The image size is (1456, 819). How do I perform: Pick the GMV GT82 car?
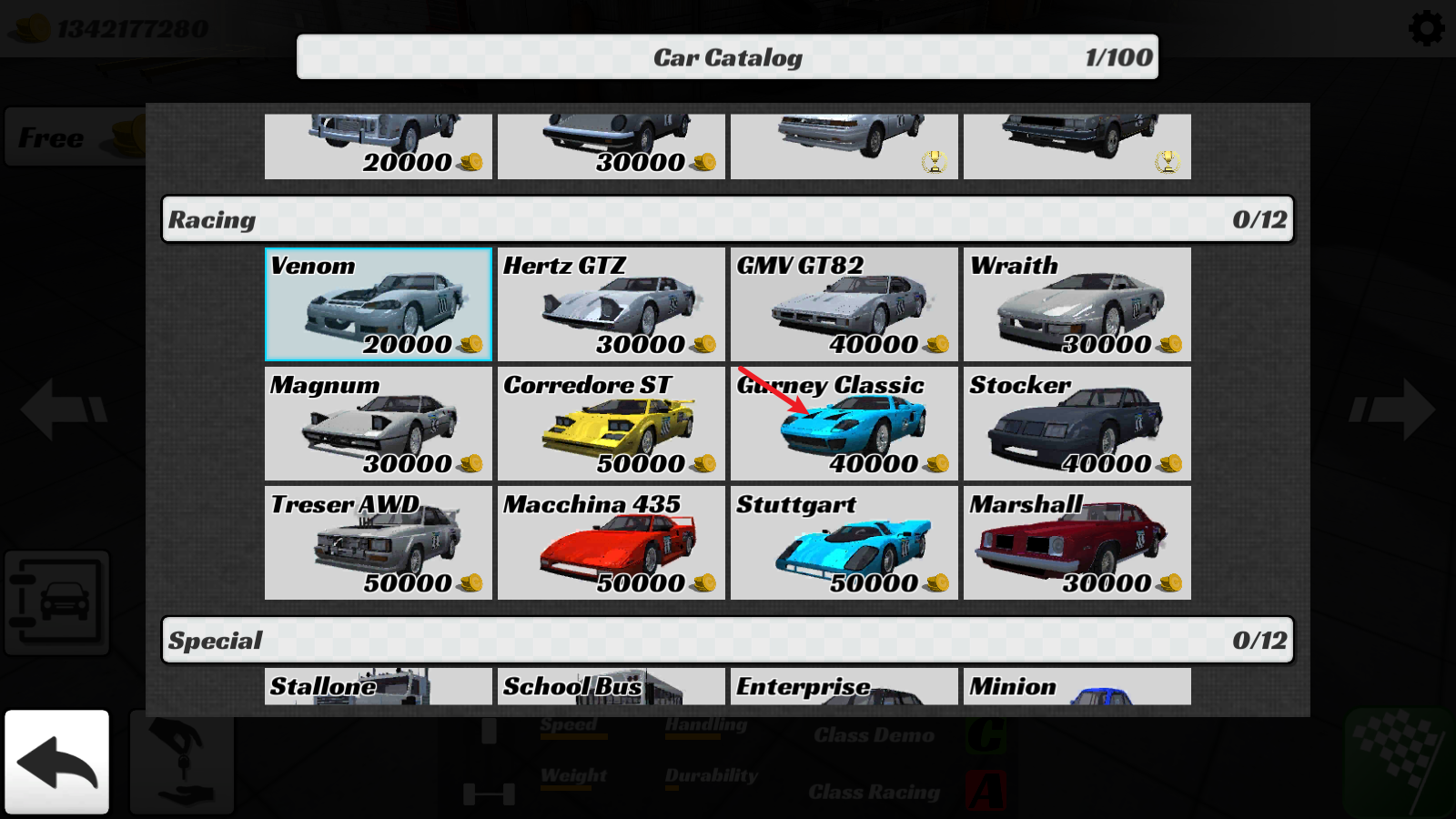(x=844, y=305)
